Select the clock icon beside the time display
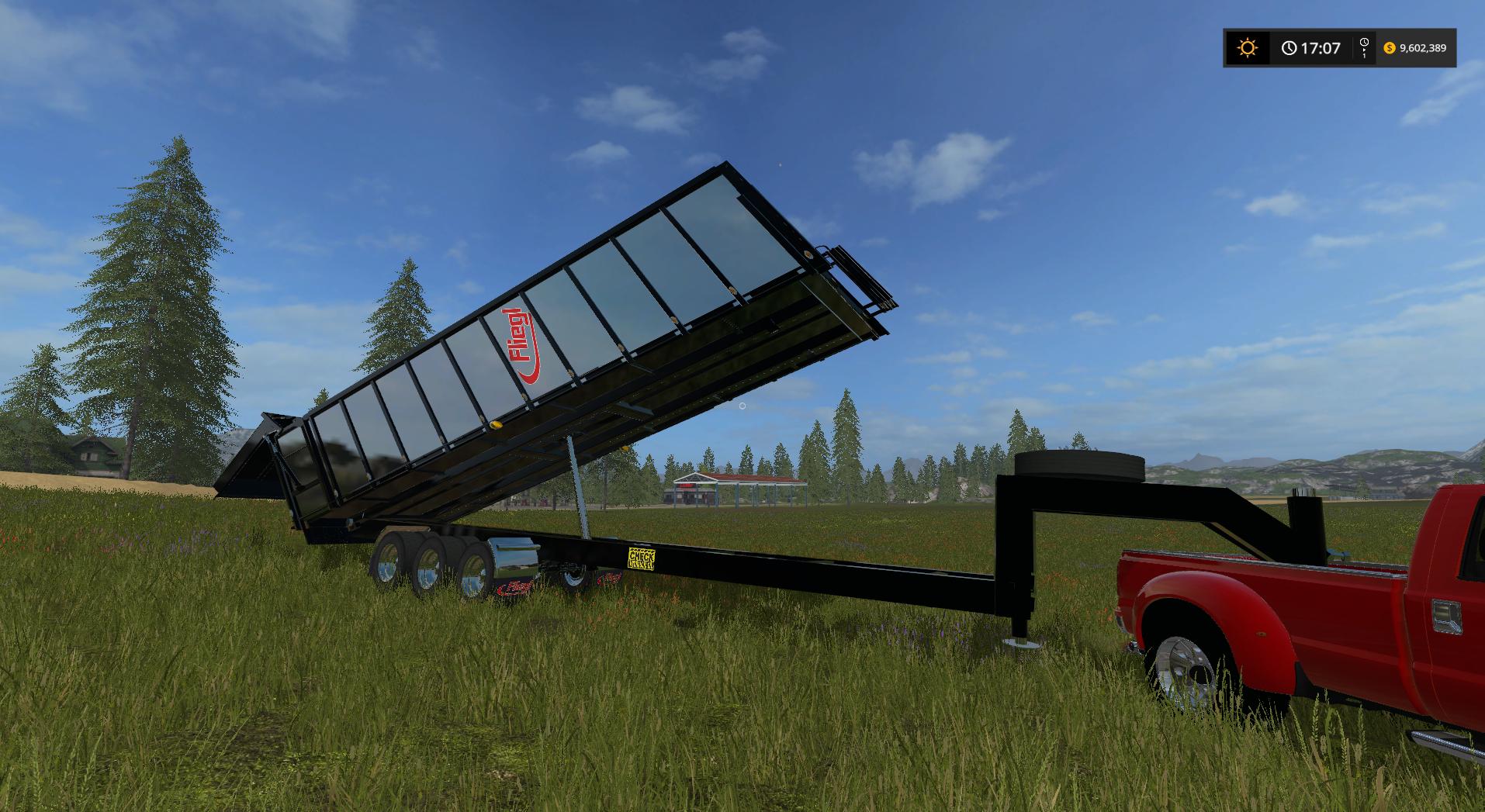Screen dimensions: 1485x812 tap(1289, 48)
